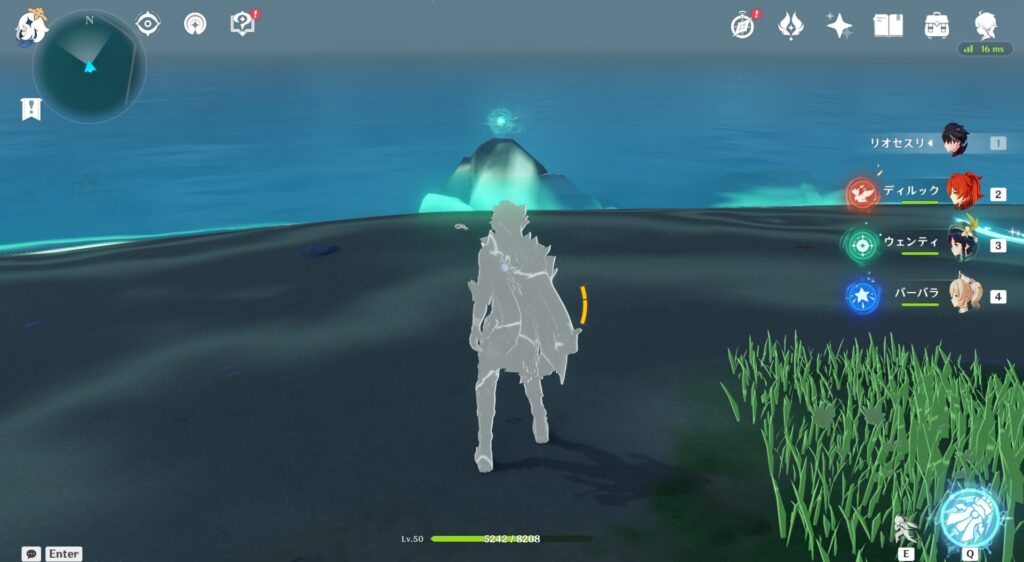1024x562 pixels.
Task: Open the Wish four-point star icon
Action: (840, 25)
